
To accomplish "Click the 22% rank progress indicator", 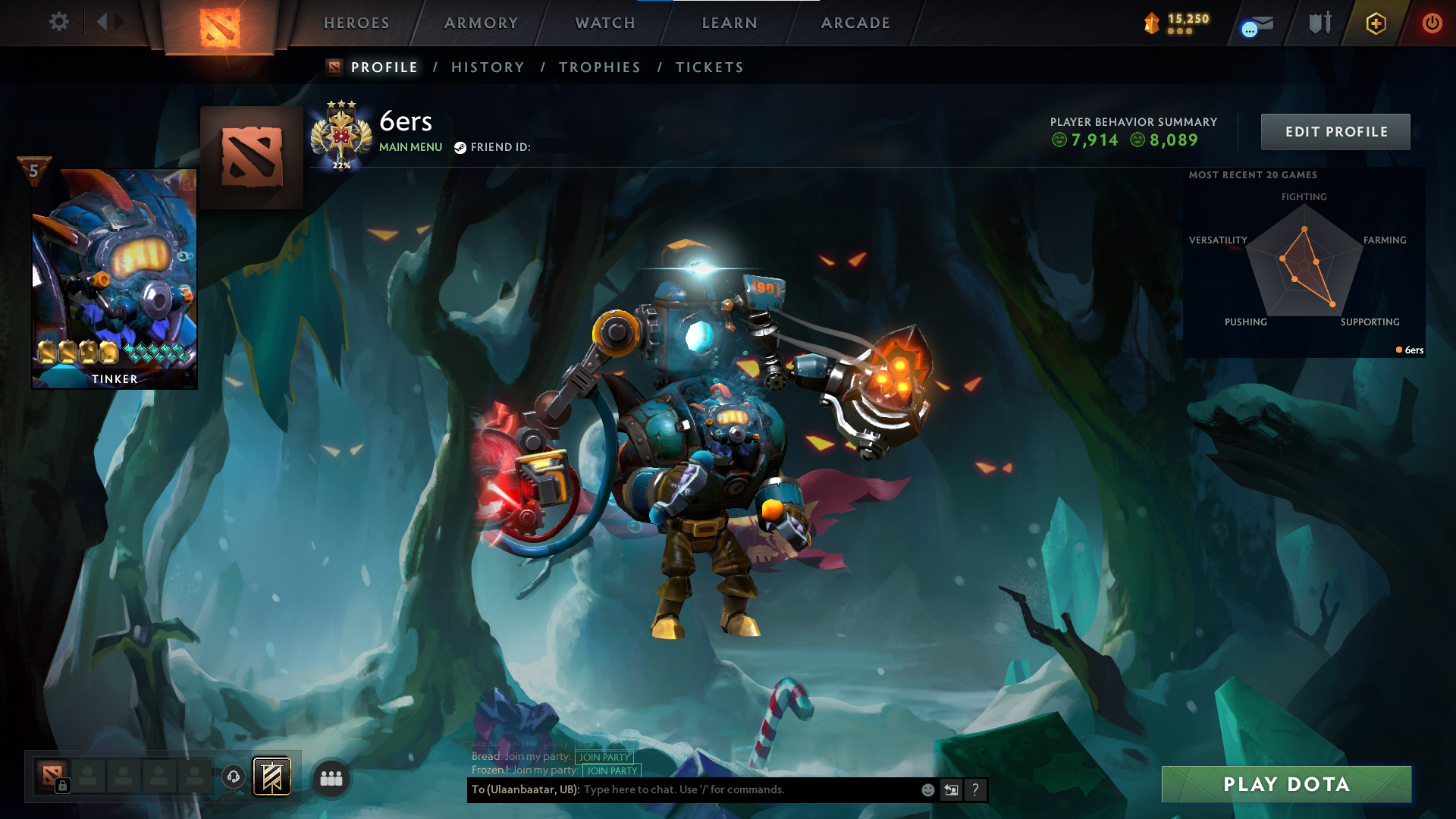I will pyautogui.click(x=342, y=164).
